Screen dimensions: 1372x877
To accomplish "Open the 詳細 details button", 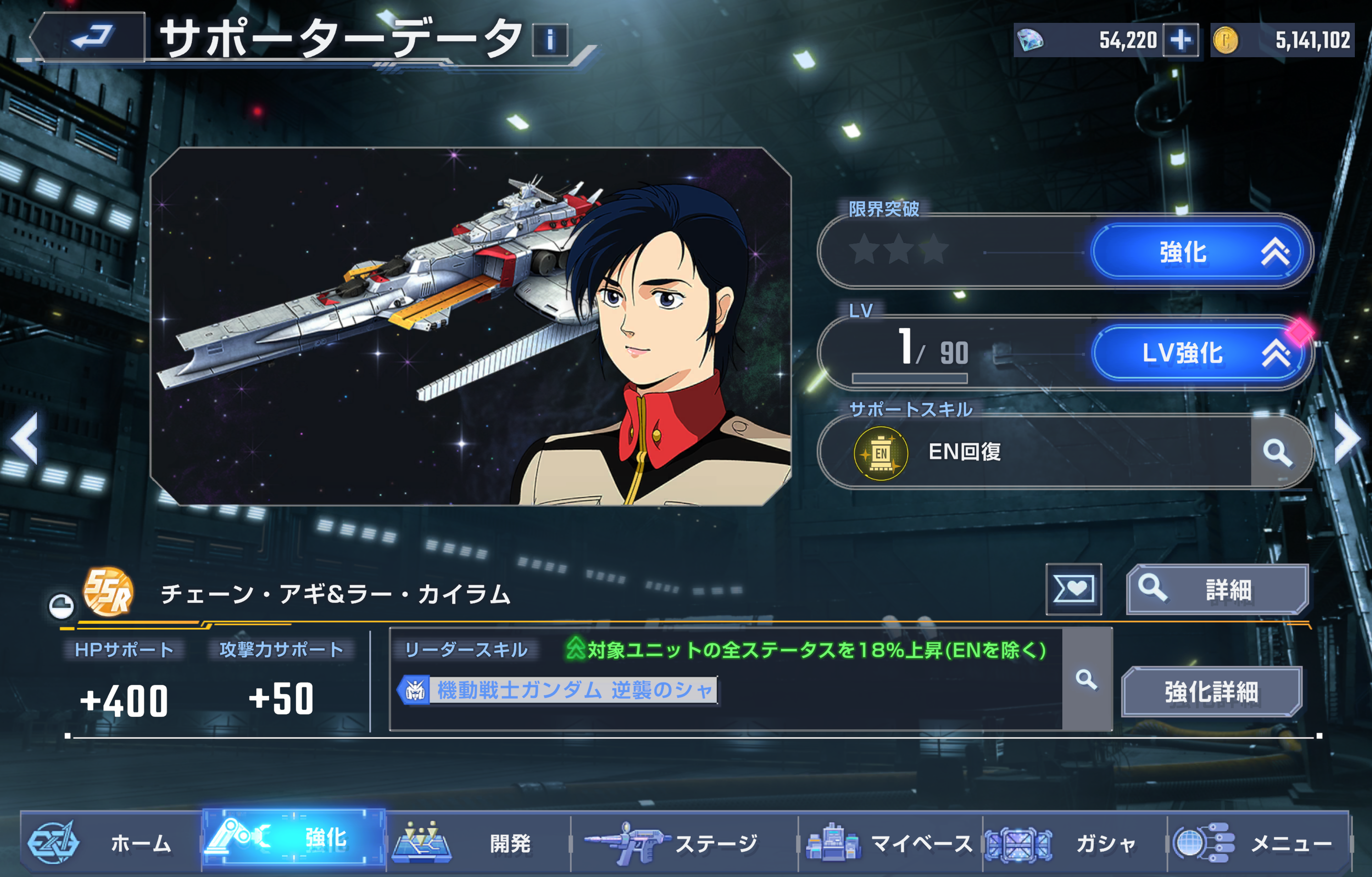I will click(x=1218, y=589).
